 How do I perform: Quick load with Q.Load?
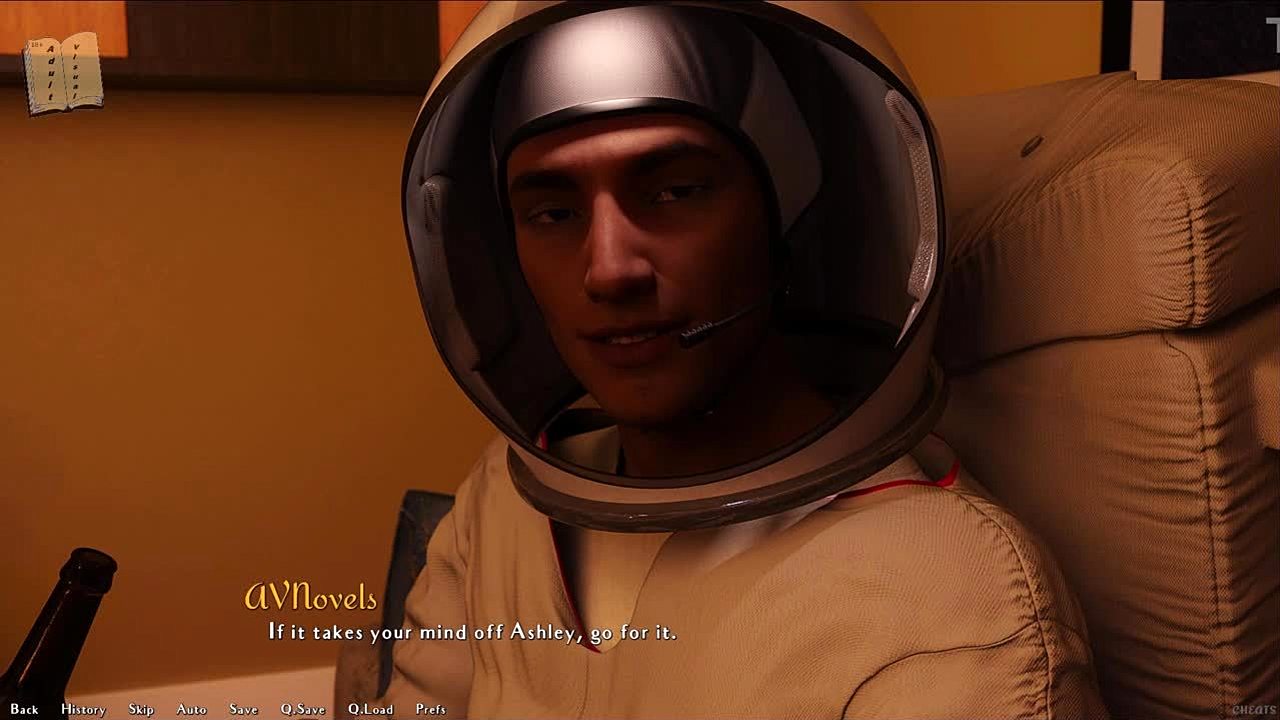[370, 709]
